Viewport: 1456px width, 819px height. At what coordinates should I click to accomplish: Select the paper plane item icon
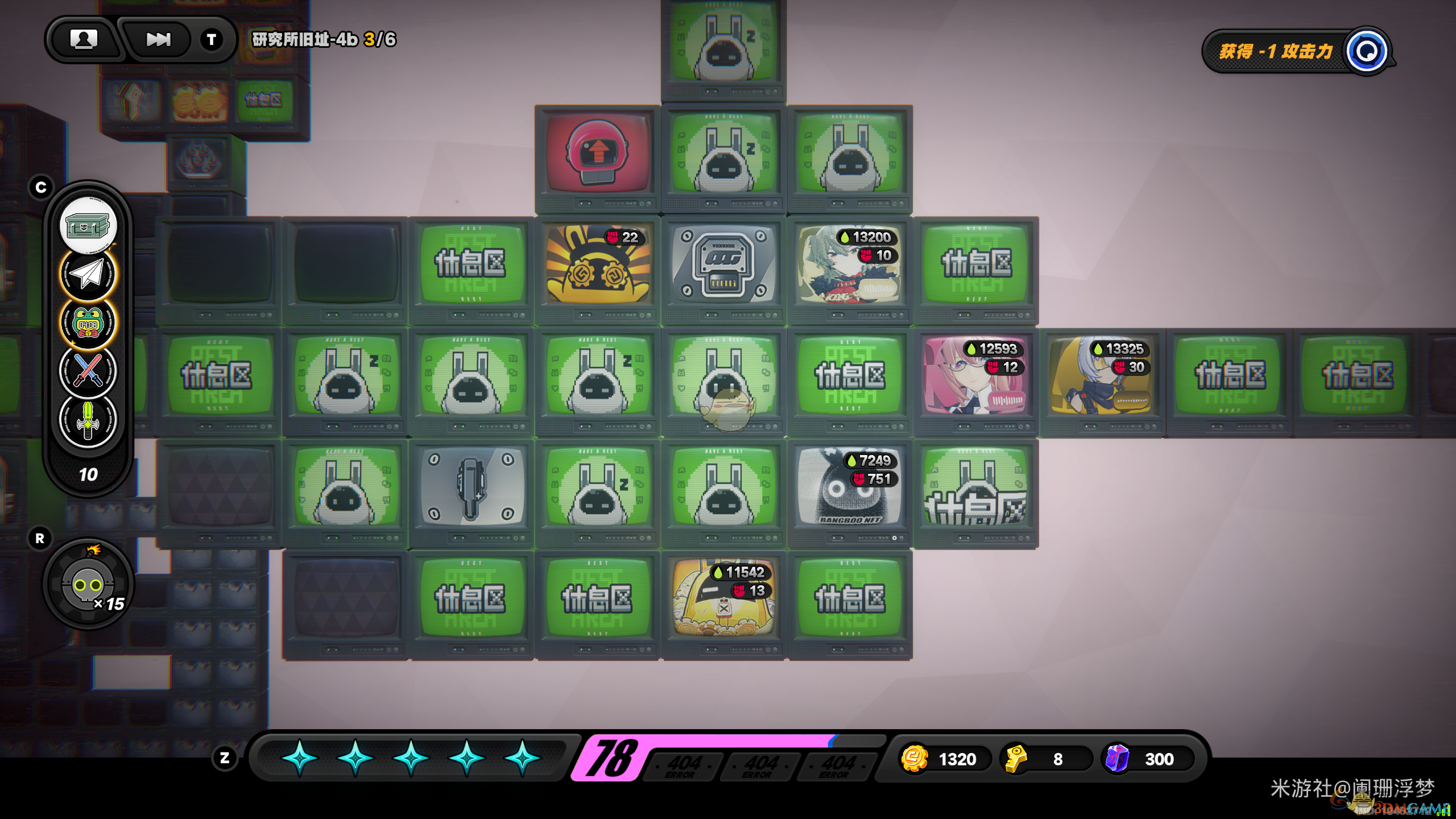coord(88,274)
